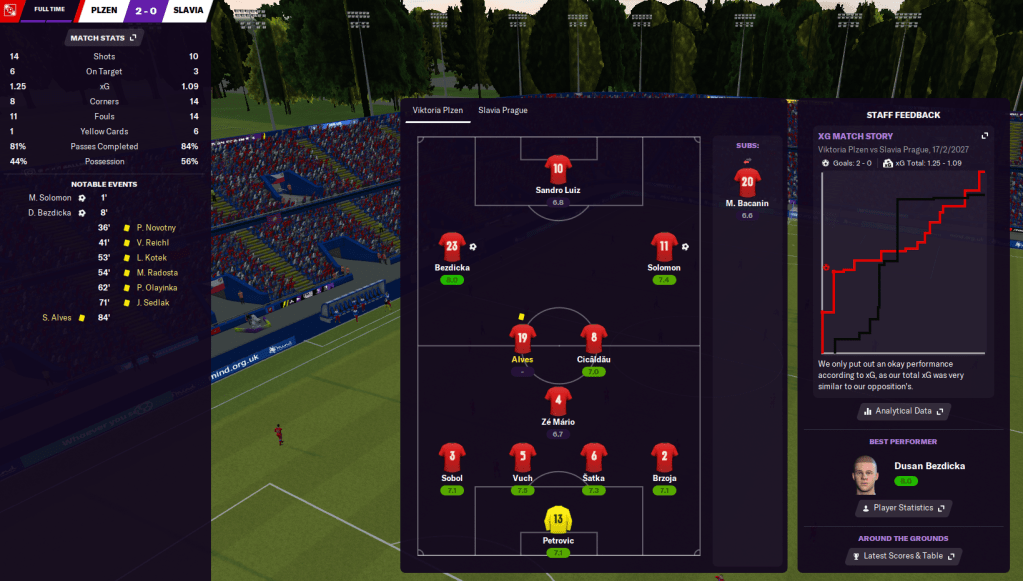The image size is (1023, 581).
Task: Select Sobol's number 3 shirt
Action: click(x=452, y=458)
